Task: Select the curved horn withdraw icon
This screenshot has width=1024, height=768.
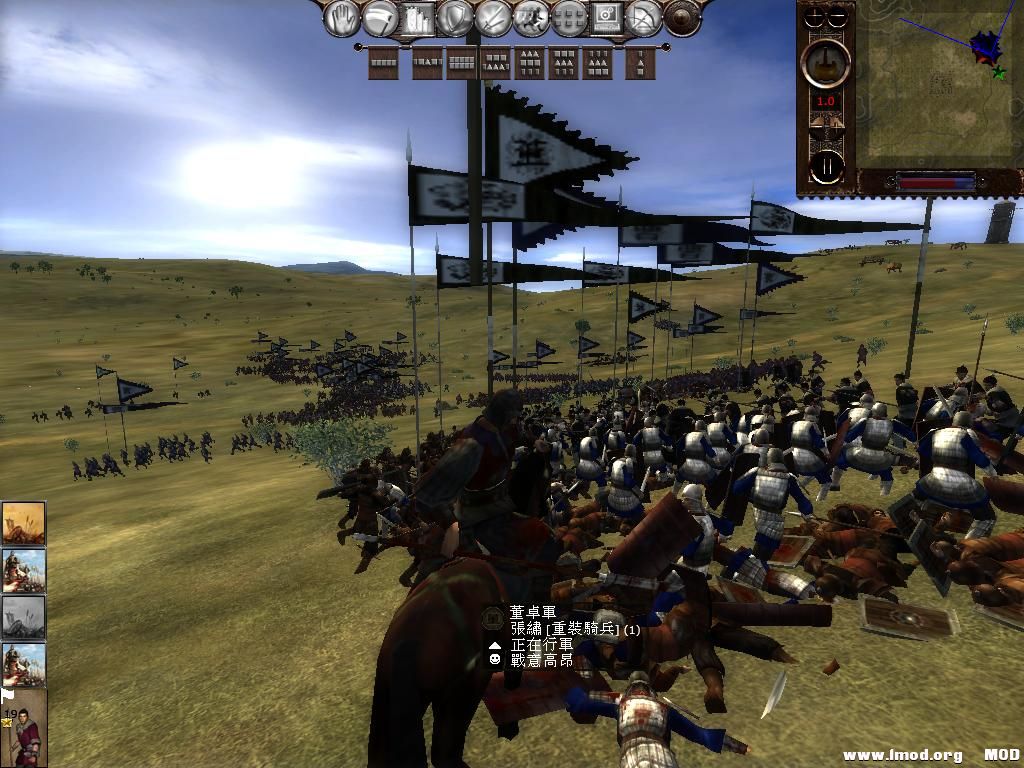Action: [379, 18]
